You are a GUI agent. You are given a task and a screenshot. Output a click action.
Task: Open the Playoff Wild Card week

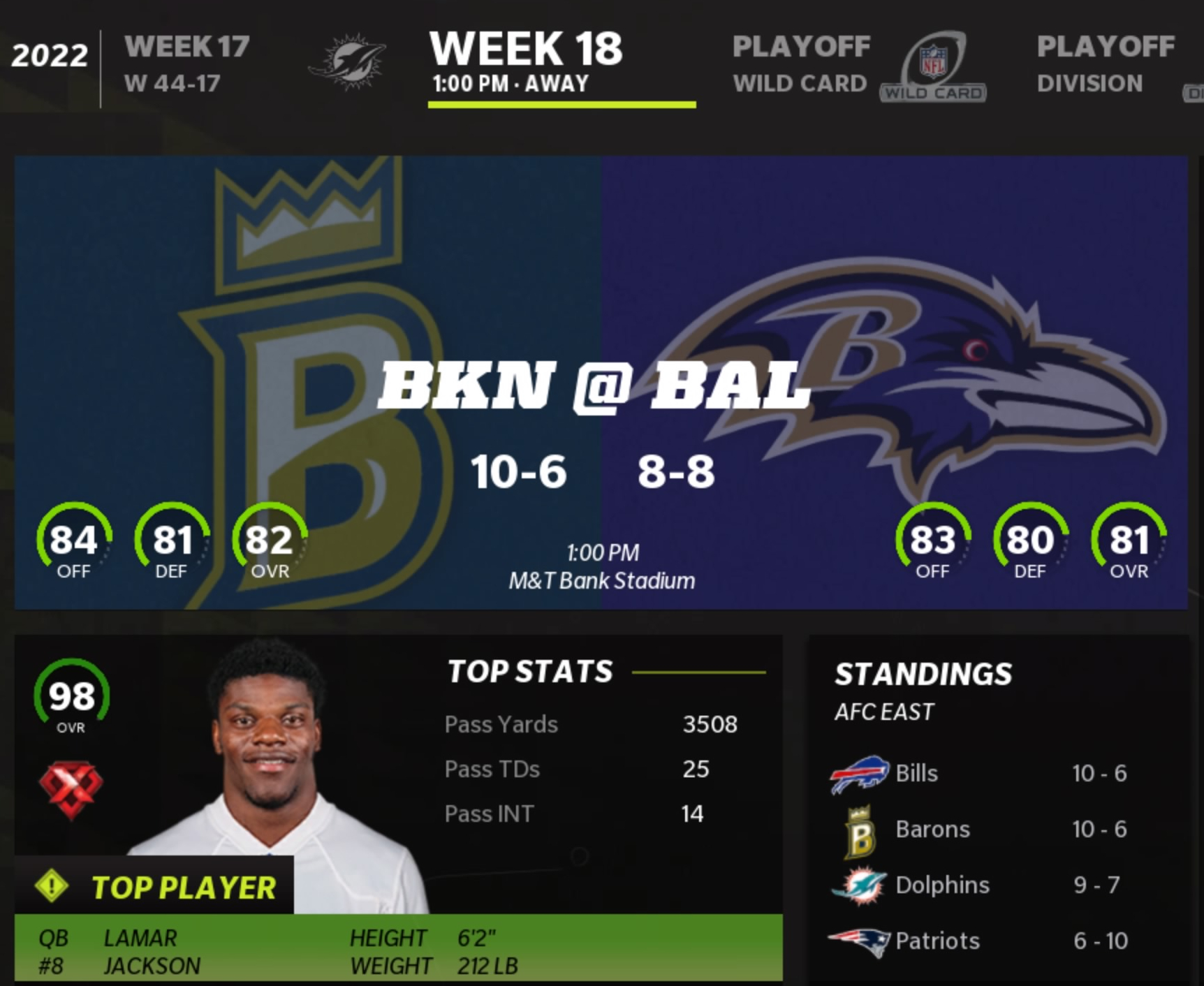(x=800, y=64)
